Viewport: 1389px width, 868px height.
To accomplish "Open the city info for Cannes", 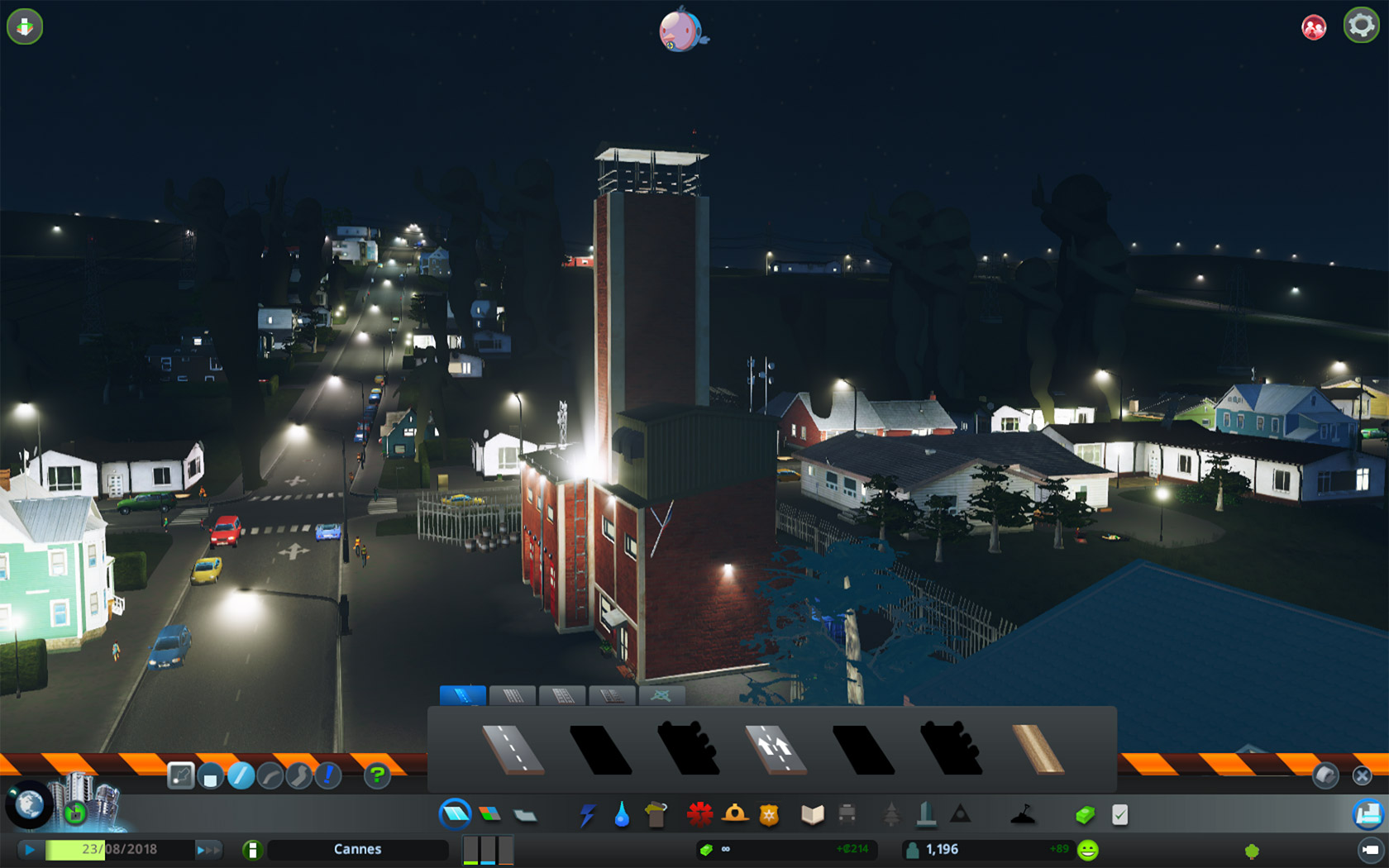I will coord(357,849).
